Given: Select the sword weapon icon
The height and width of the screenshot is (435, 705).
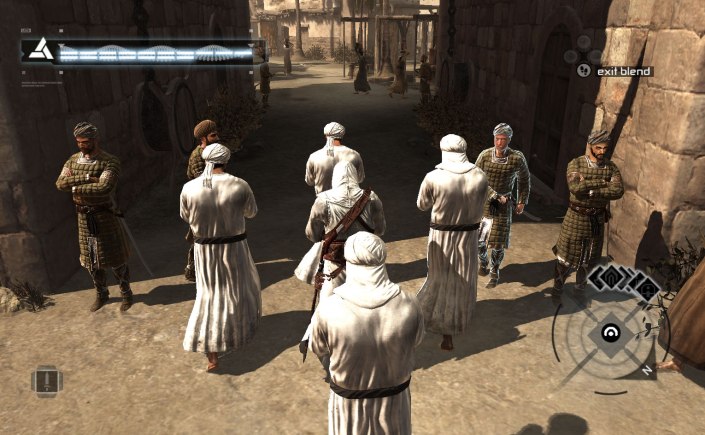Looking at the screenshot, I should pyautogui.click(x=46, y=381).
